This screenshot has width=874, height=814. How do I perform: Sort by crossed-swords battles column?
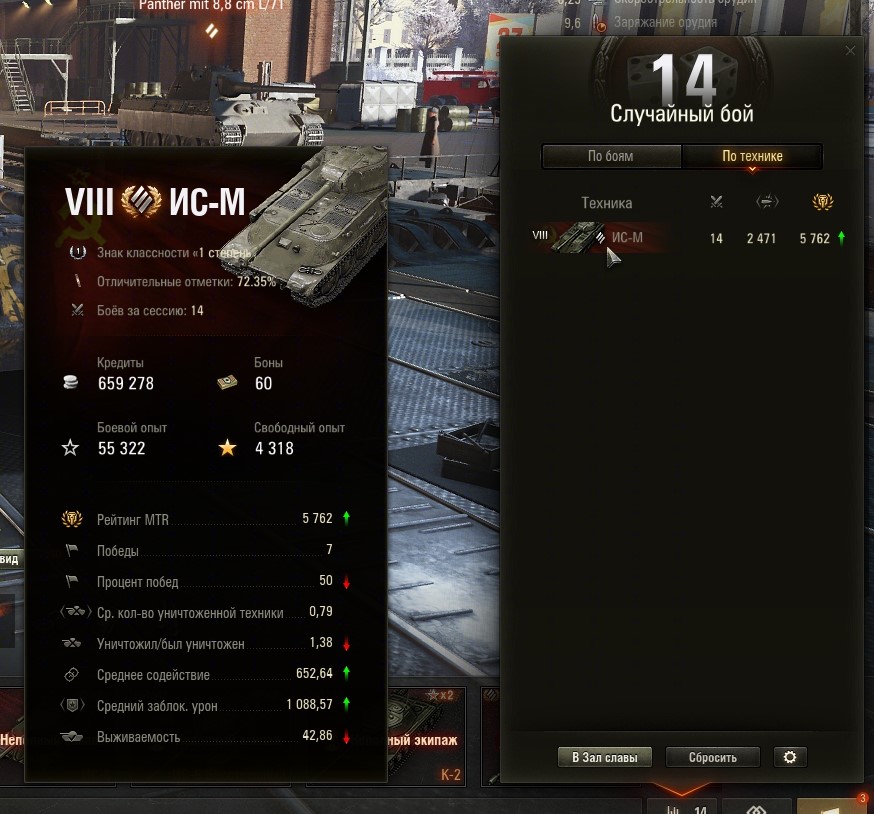click(x=716, y=202)
